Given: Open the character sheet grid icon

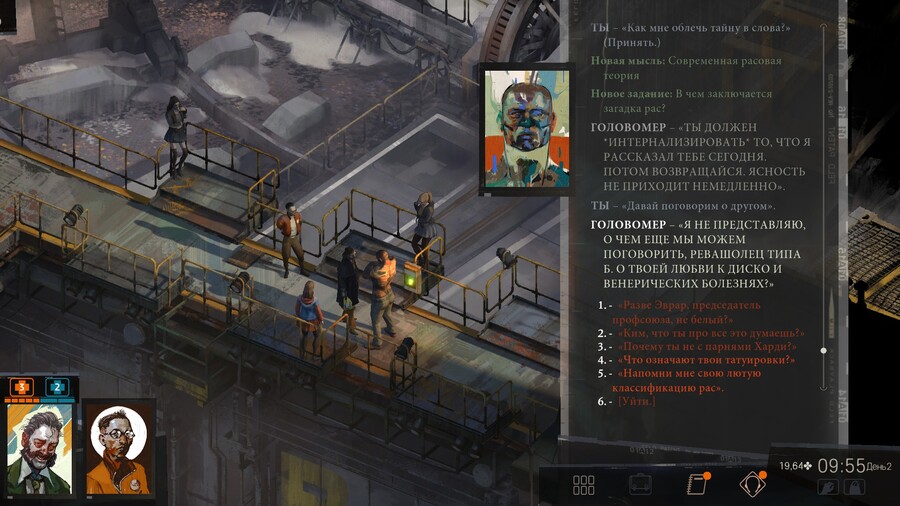Looking at the screenshot, I should 584,485.
